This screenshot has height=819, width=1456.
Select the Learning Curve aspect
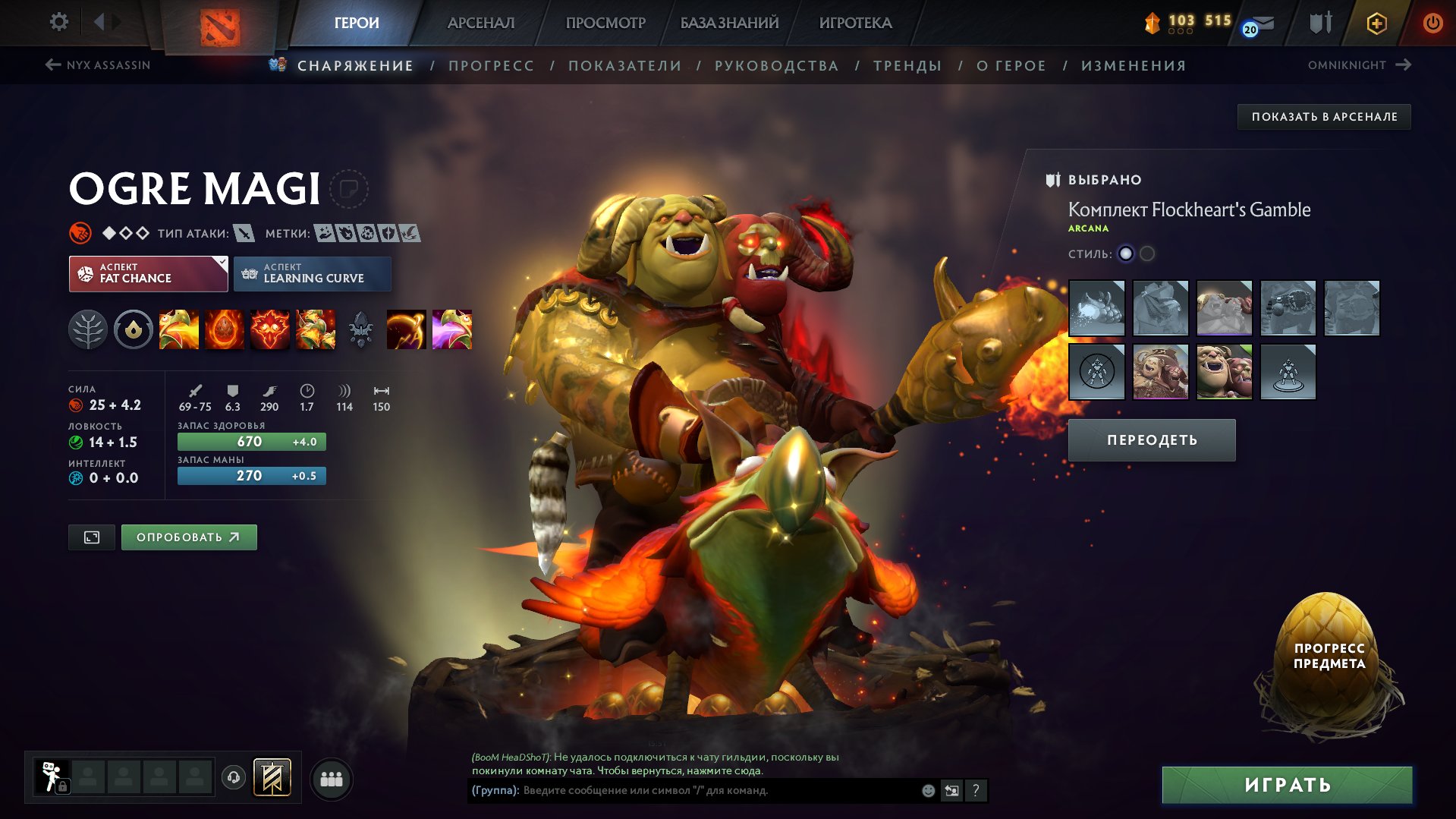point(312,274)
